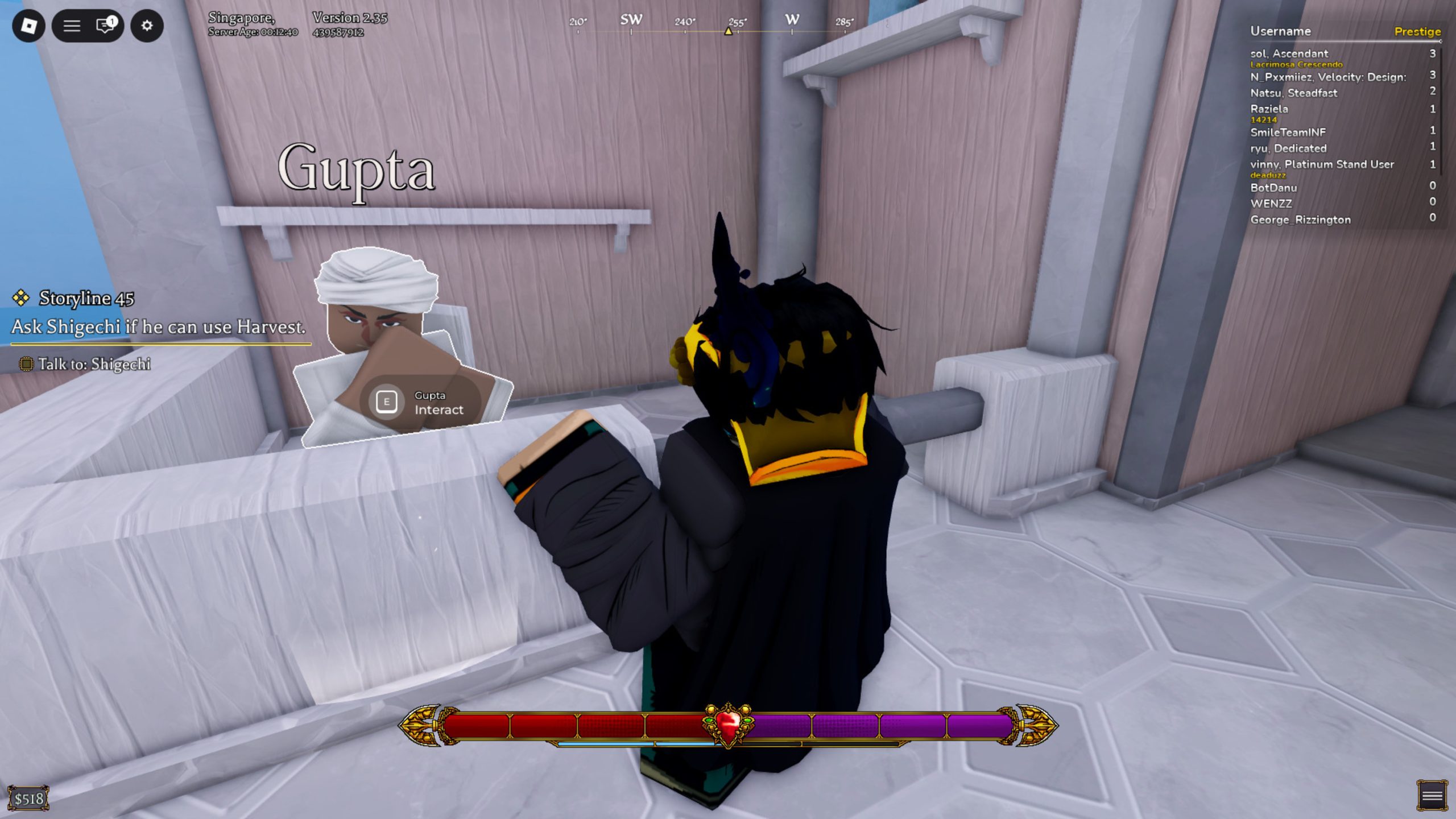This screenshot has width=1456, height=819.
Task: Open settings via the gear icon
Action: (x=147, y=26)
